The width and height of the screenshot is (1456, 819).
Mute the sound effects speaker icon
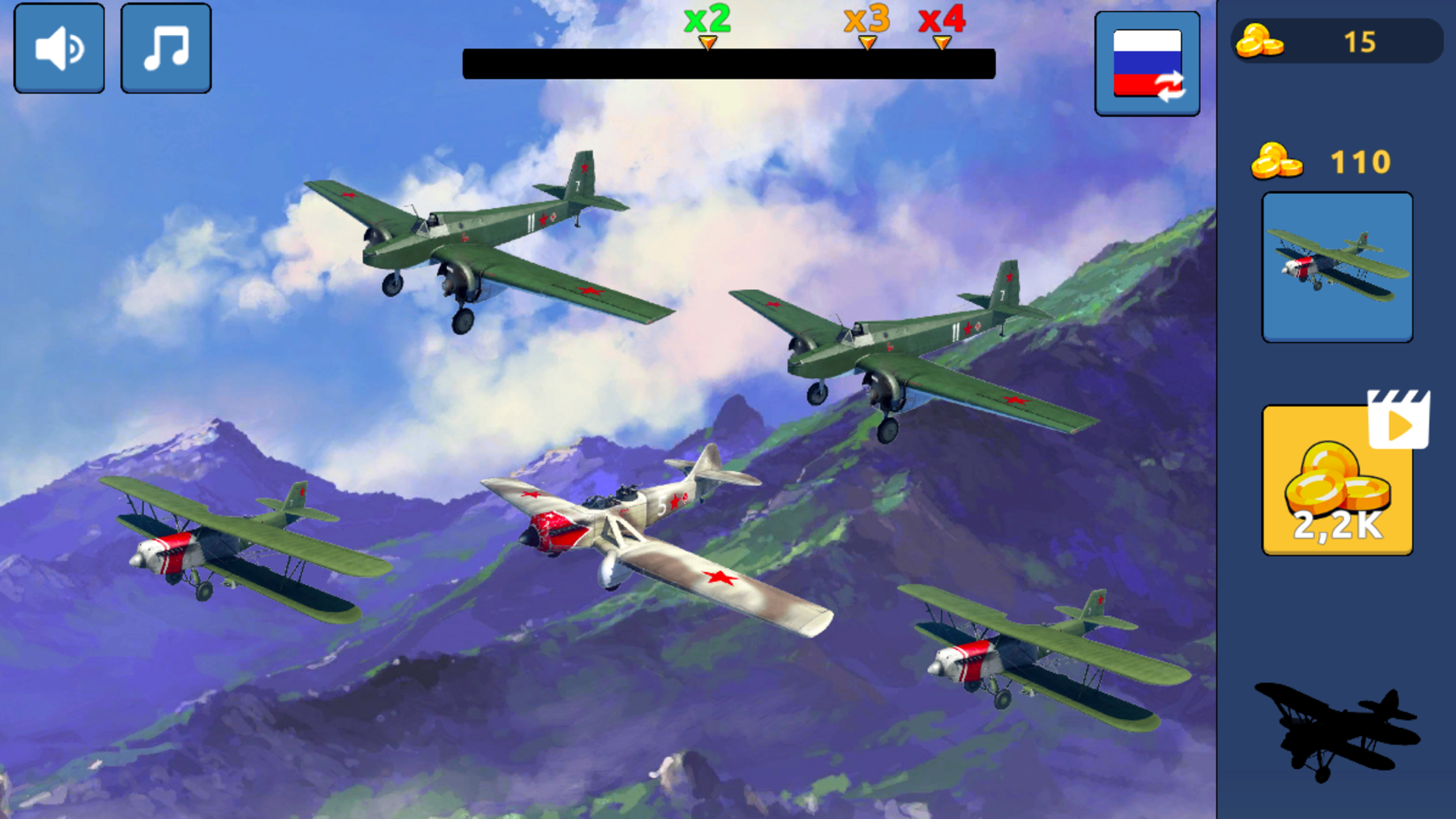58,47
